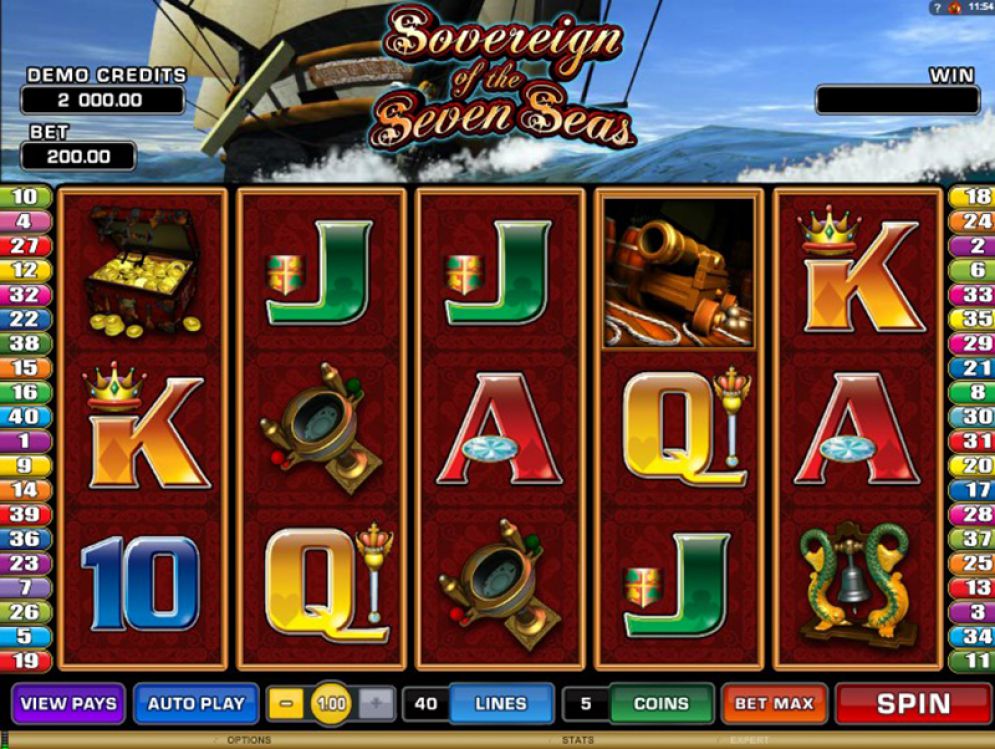Highlight payline number 40
This screenshot has height=749, width=995.
pyautogui.click(x=25, y=416)
